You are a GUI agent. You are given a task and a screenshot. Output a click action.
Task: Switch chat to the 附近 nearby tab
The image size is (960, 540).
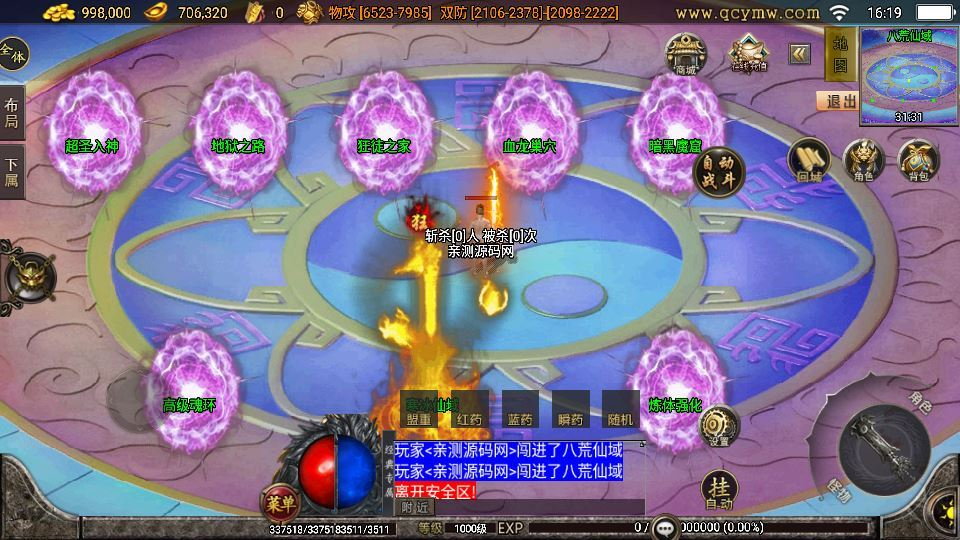[x=414, y=508]
